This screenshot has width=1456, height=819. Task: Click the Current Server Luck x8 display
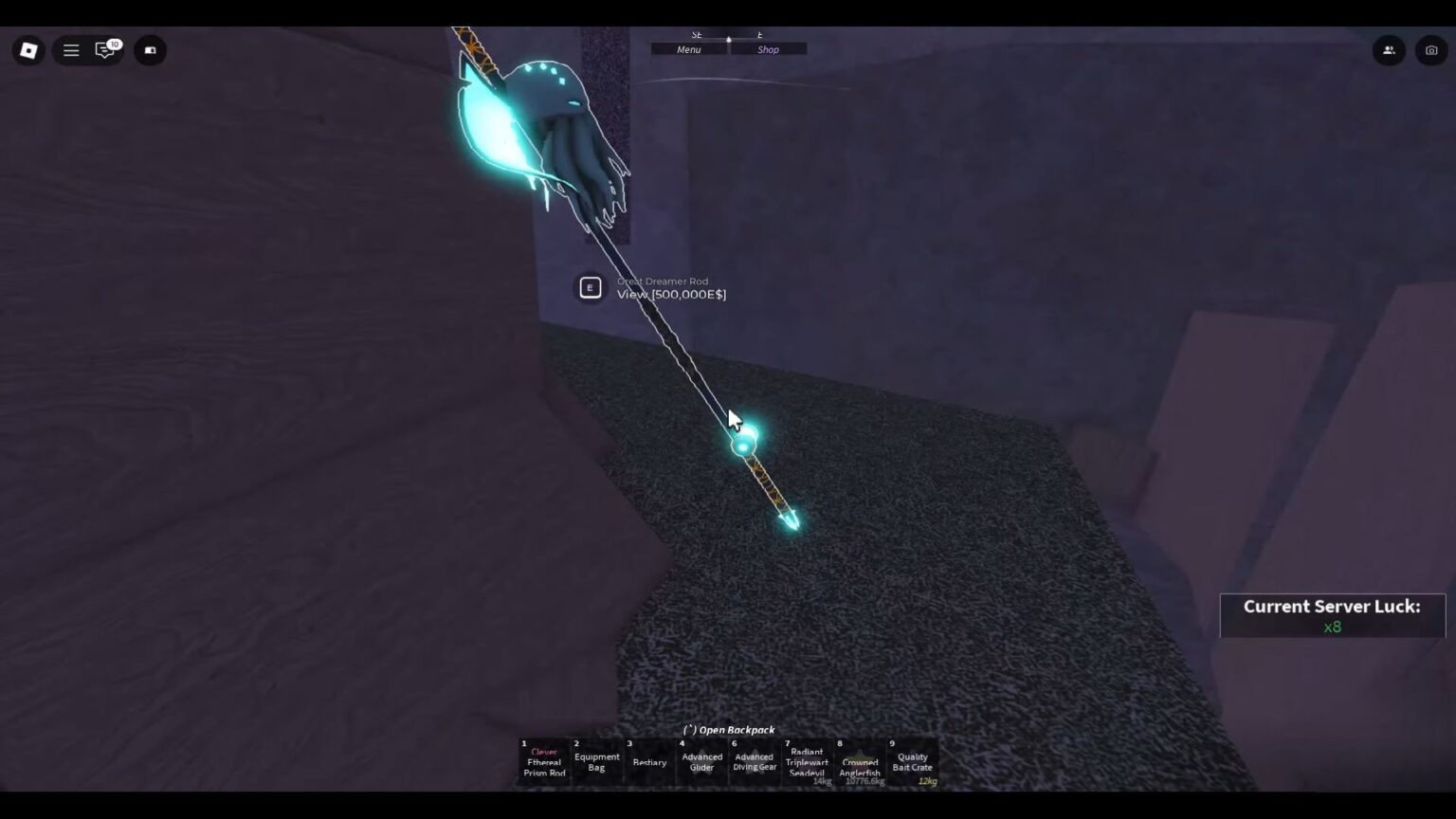pos(1331,615)
